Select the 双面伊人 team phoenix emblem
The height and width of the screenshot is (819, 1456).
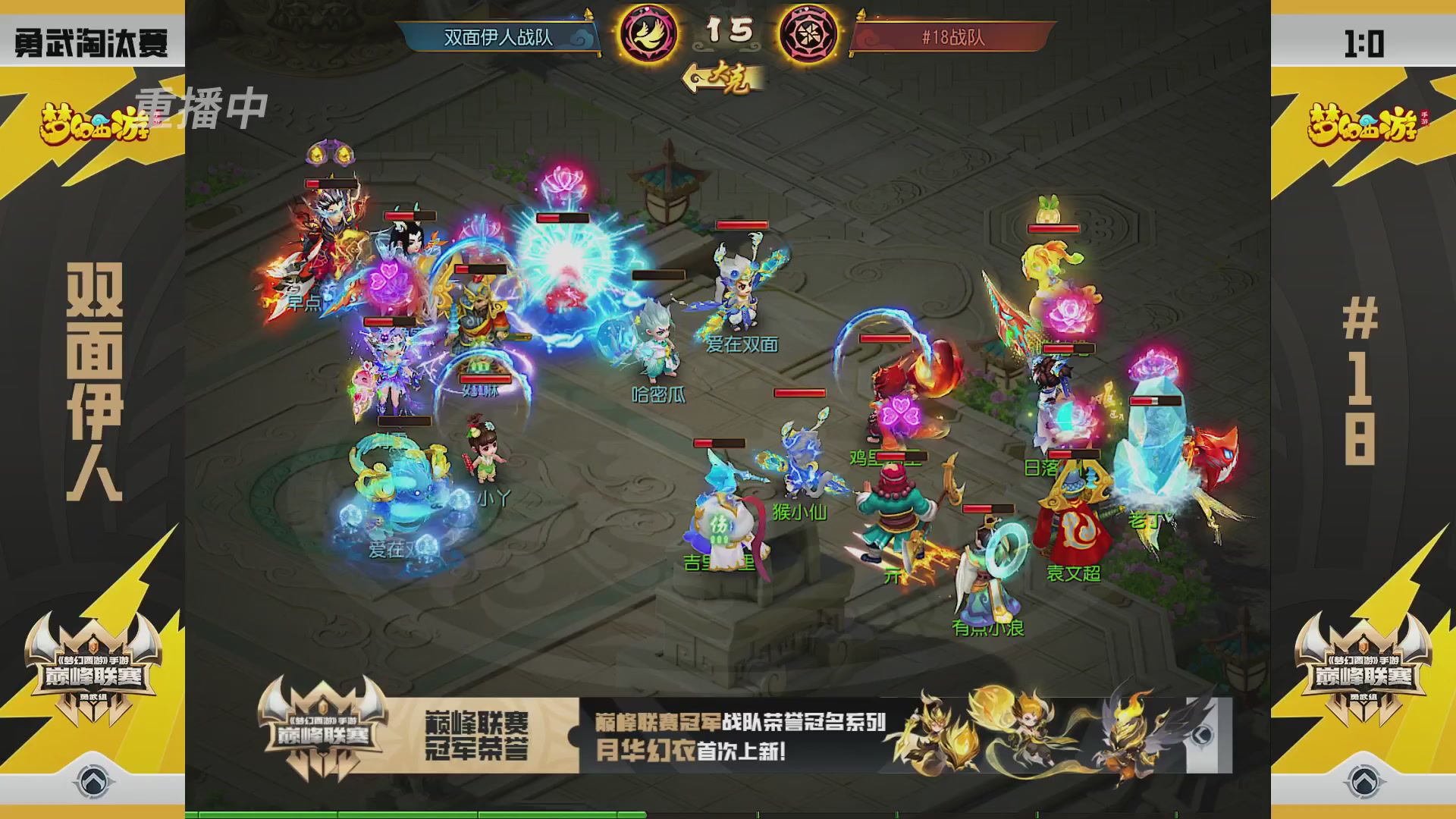[x=648, y=34]
